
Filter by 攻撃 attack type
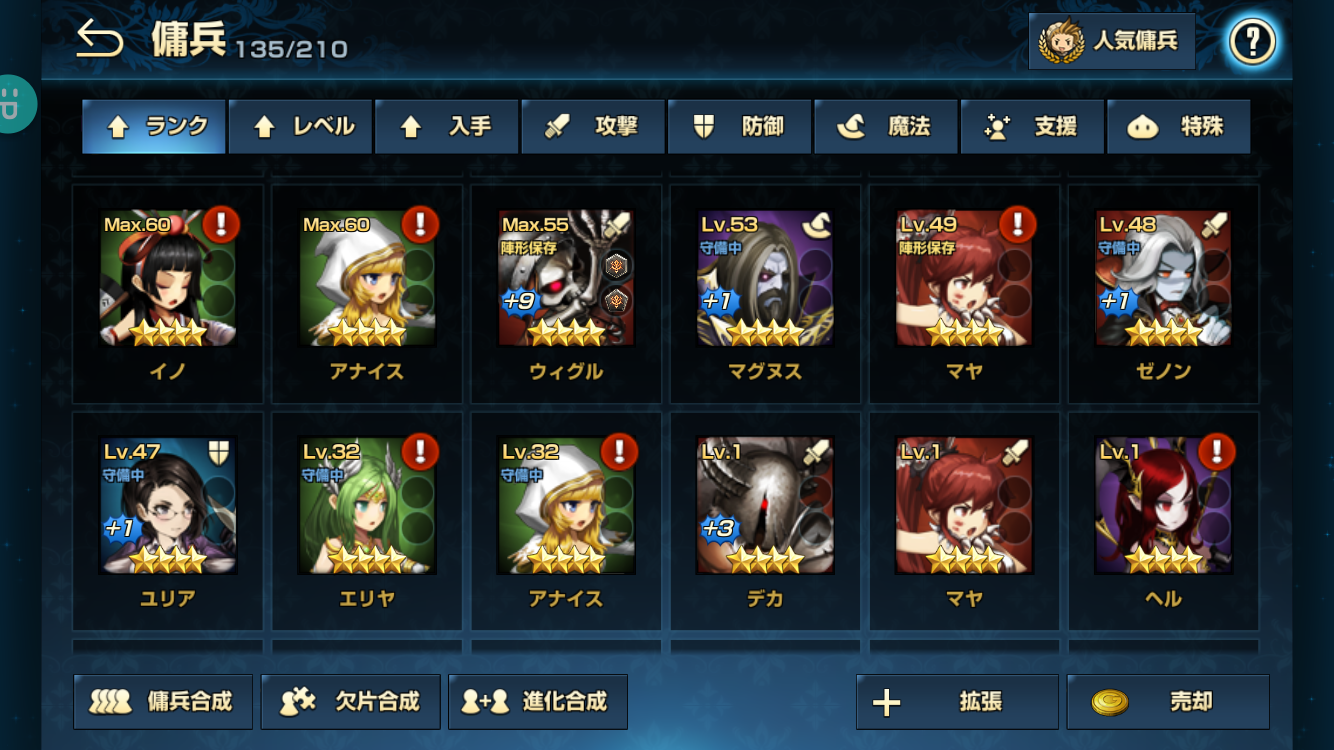[593, 127]
